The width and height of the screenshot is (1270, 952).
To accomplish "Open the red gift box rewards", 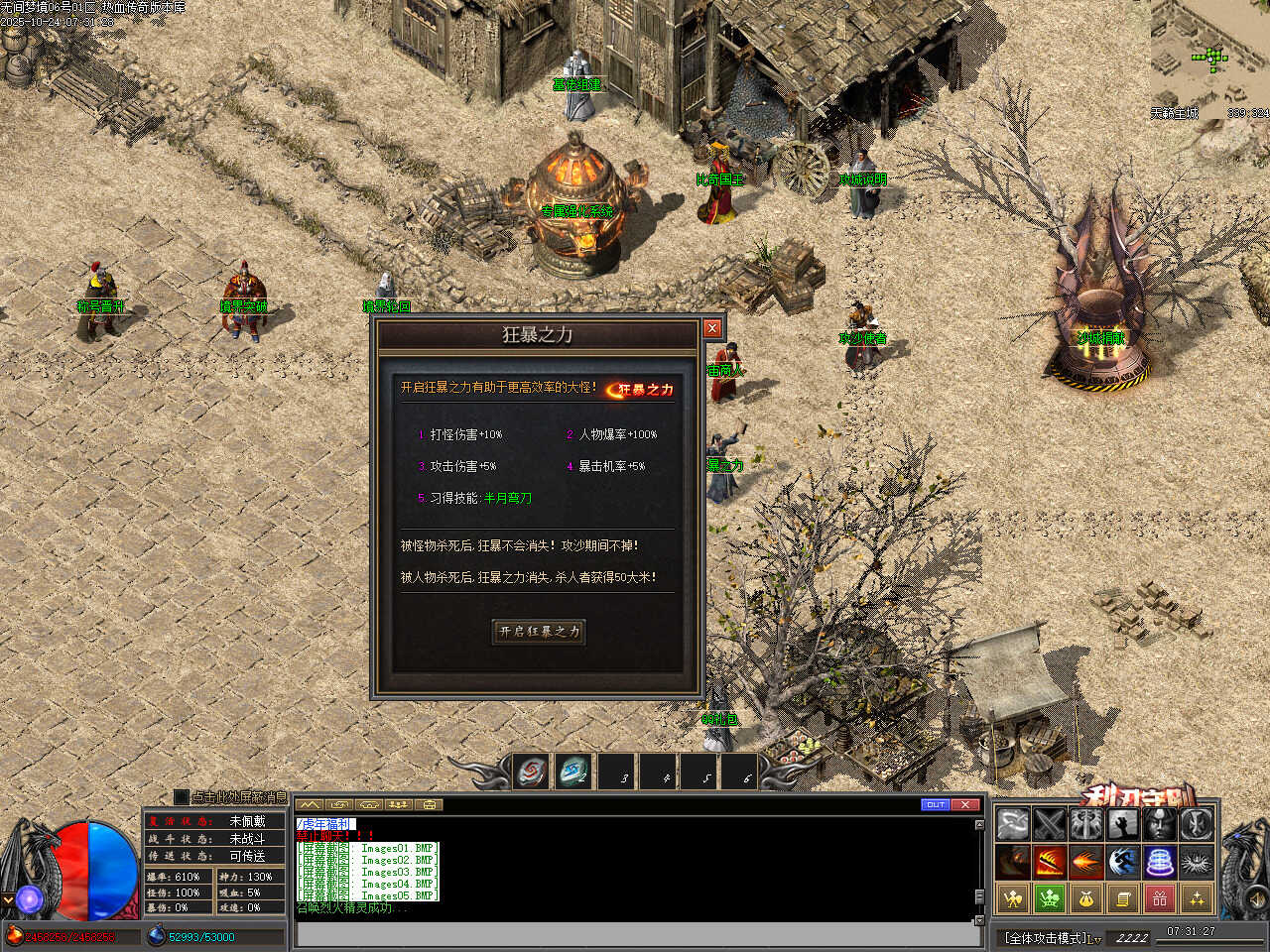I will [1159, 899].
